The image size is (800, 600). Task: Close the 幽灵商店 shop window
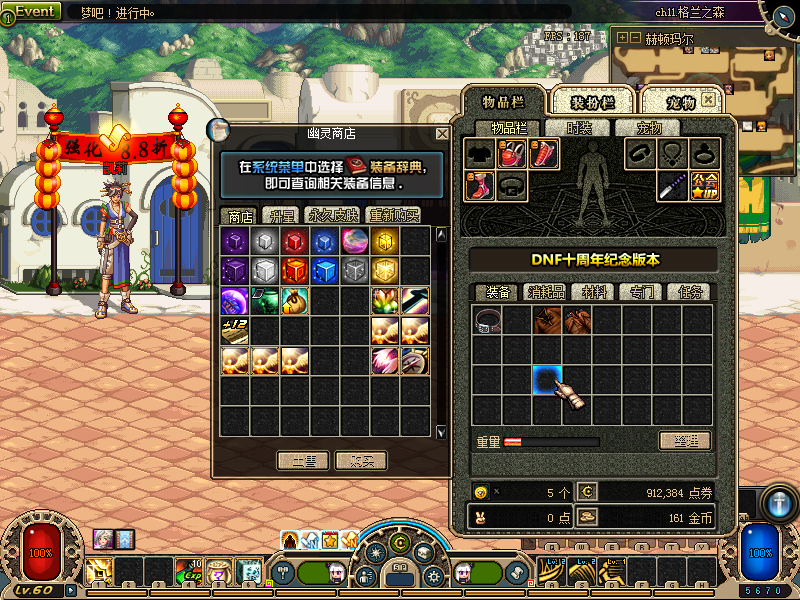coord(442,133)
